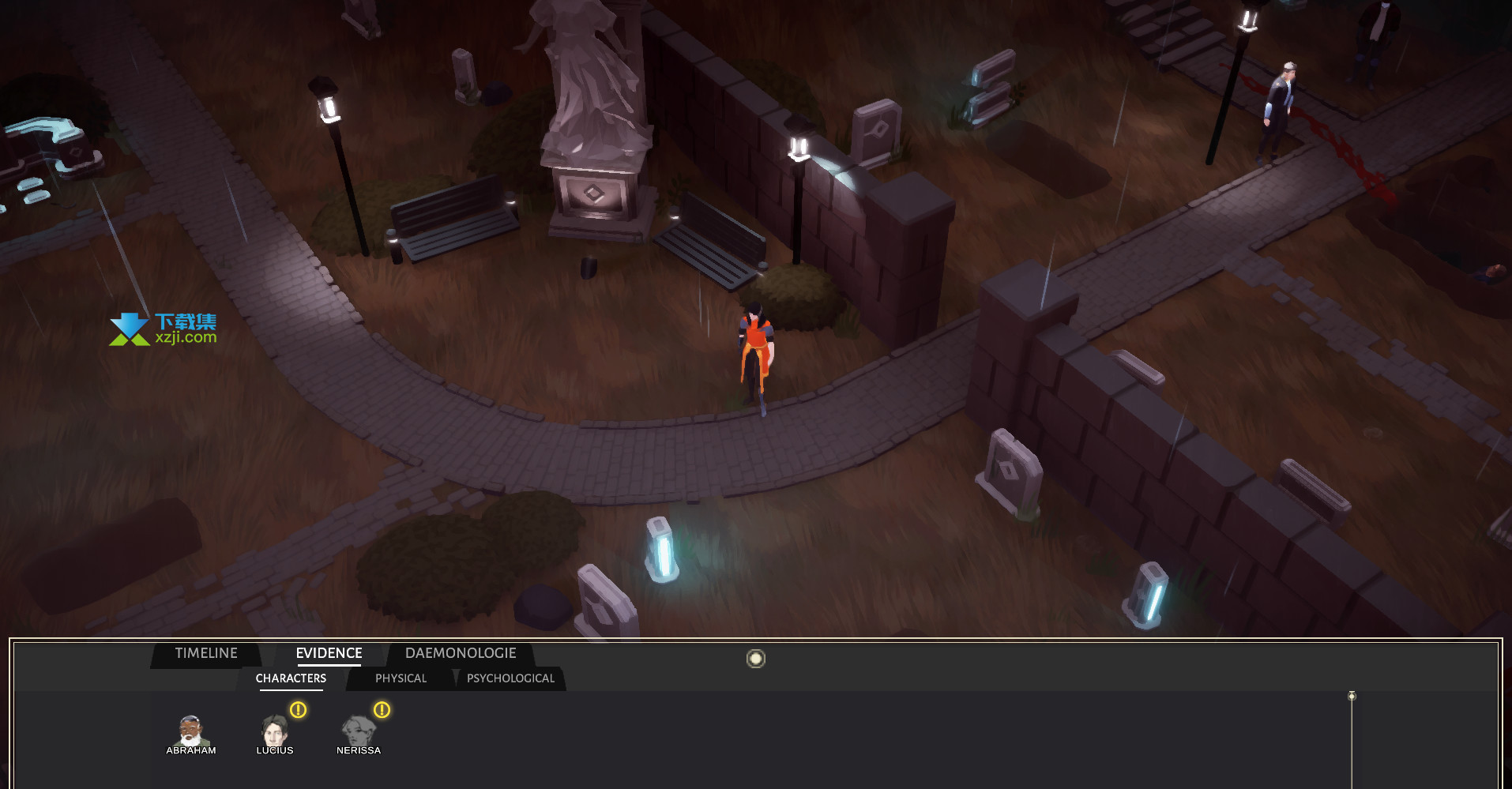
Task: Switch to Physical evidence sub-tab
Action: coord(401,678)
